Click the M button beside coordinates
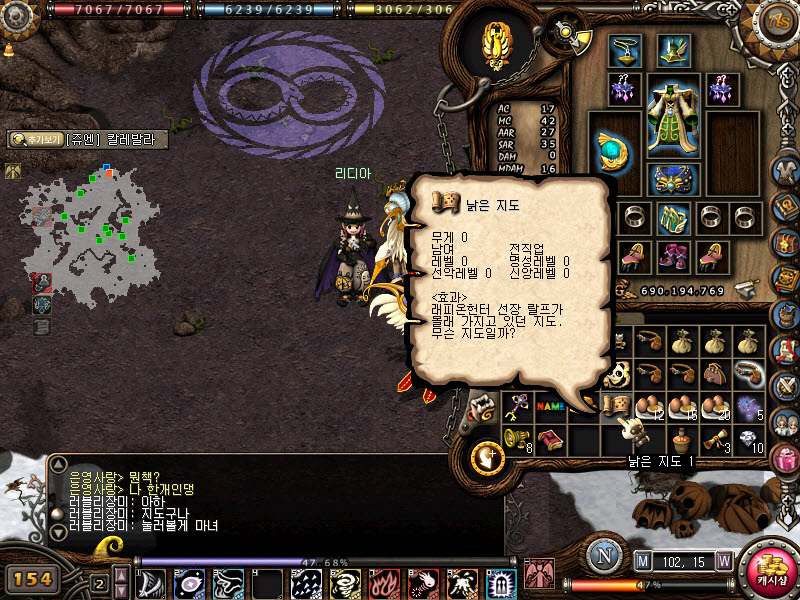This screenshot has height=600, width=800. 643,562
